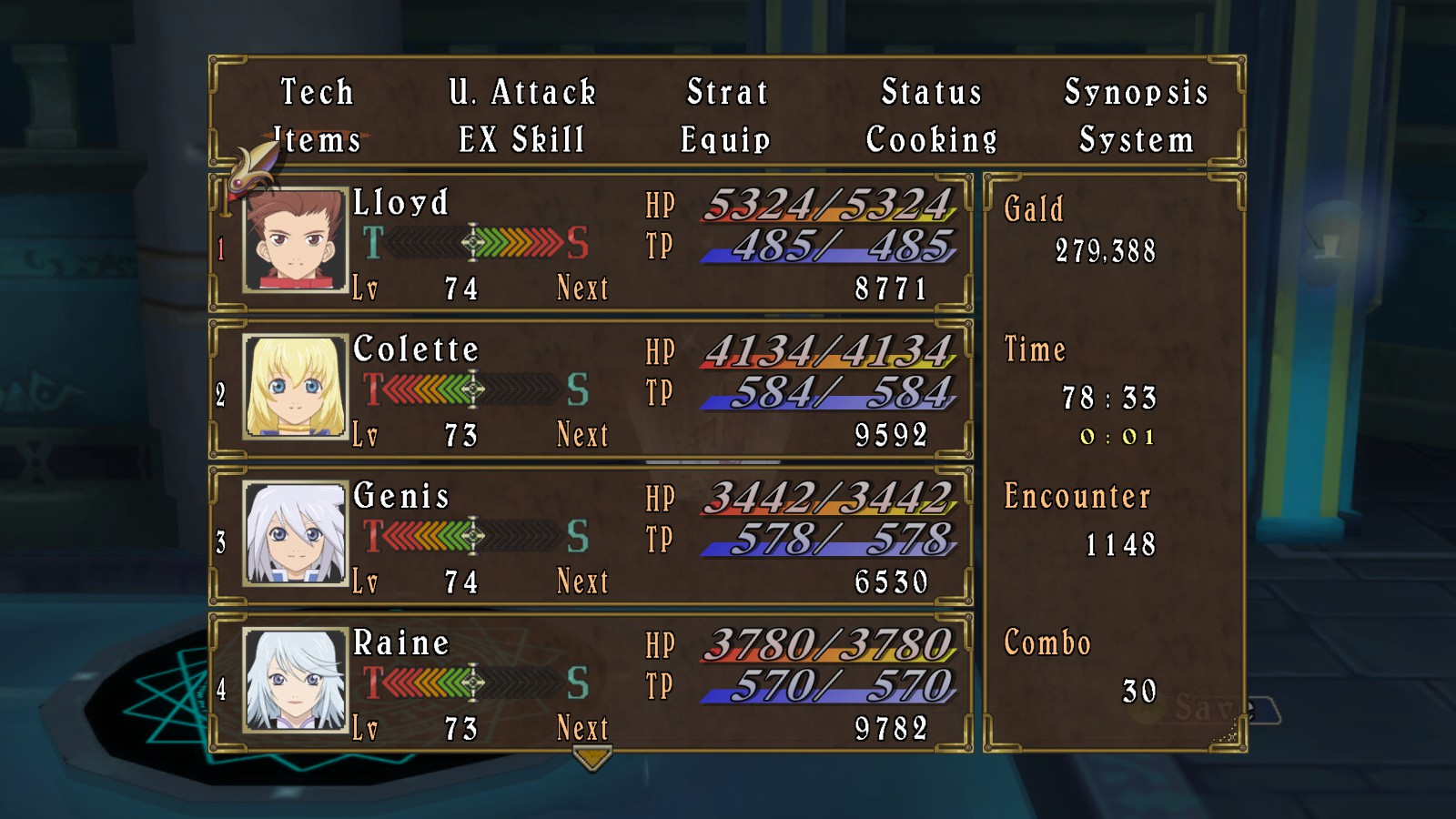The width and height of the screenshot is (1456, 819).
Task: Open the Cooking menu
Action: tap(932, 140)
